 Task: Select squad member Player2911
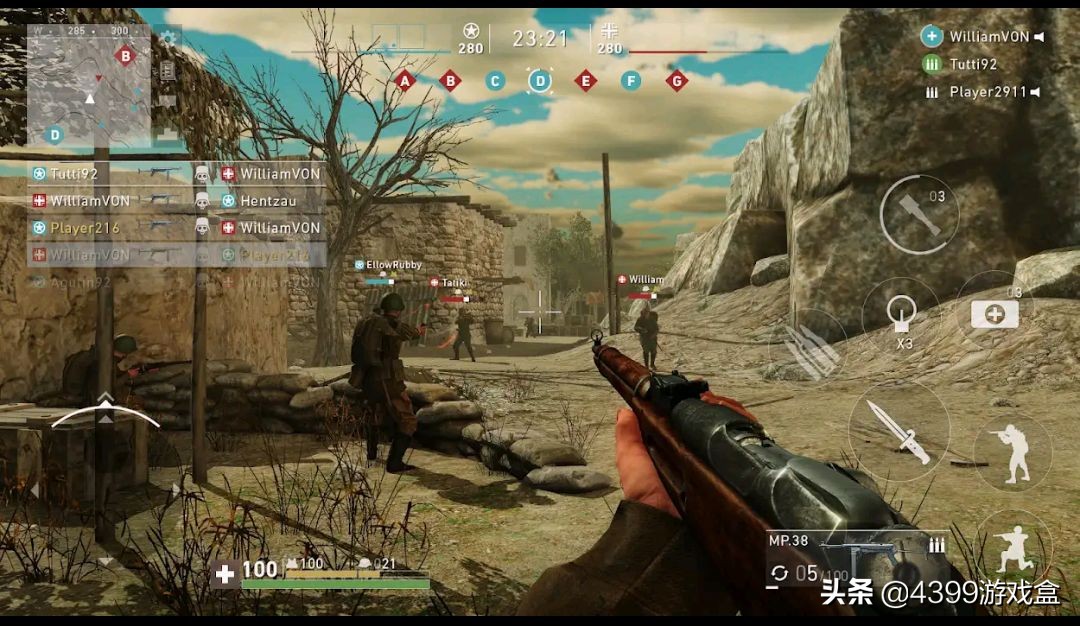987,92
